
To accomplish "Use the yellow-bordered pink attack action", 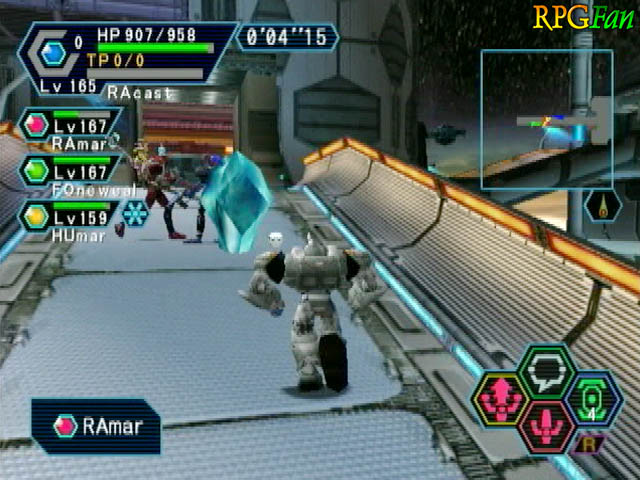I will click(x=500, y=398).
